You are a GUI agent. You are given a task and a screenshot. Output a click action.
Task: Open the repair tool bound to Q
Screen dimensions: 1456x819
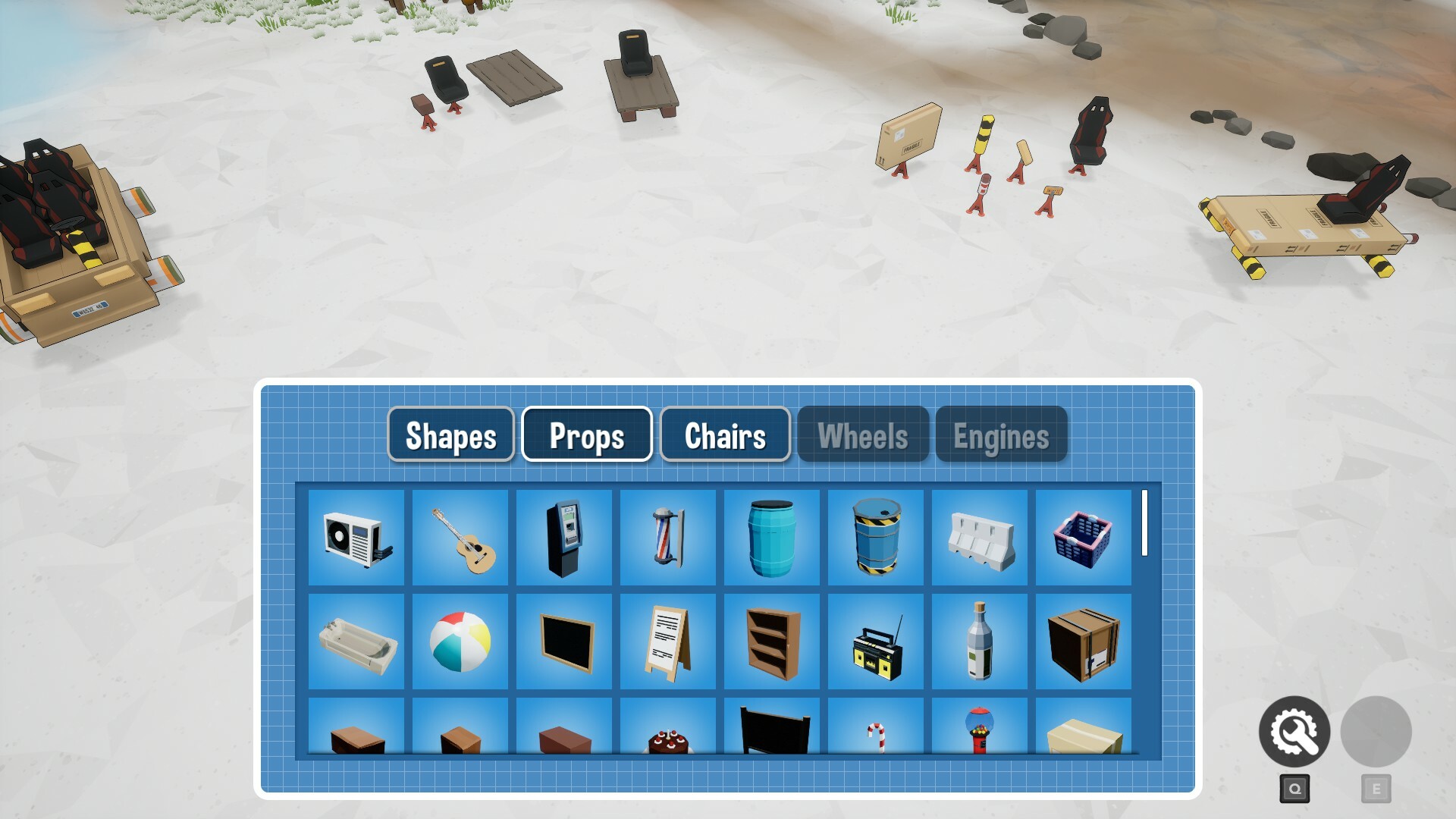point(1294,730)
